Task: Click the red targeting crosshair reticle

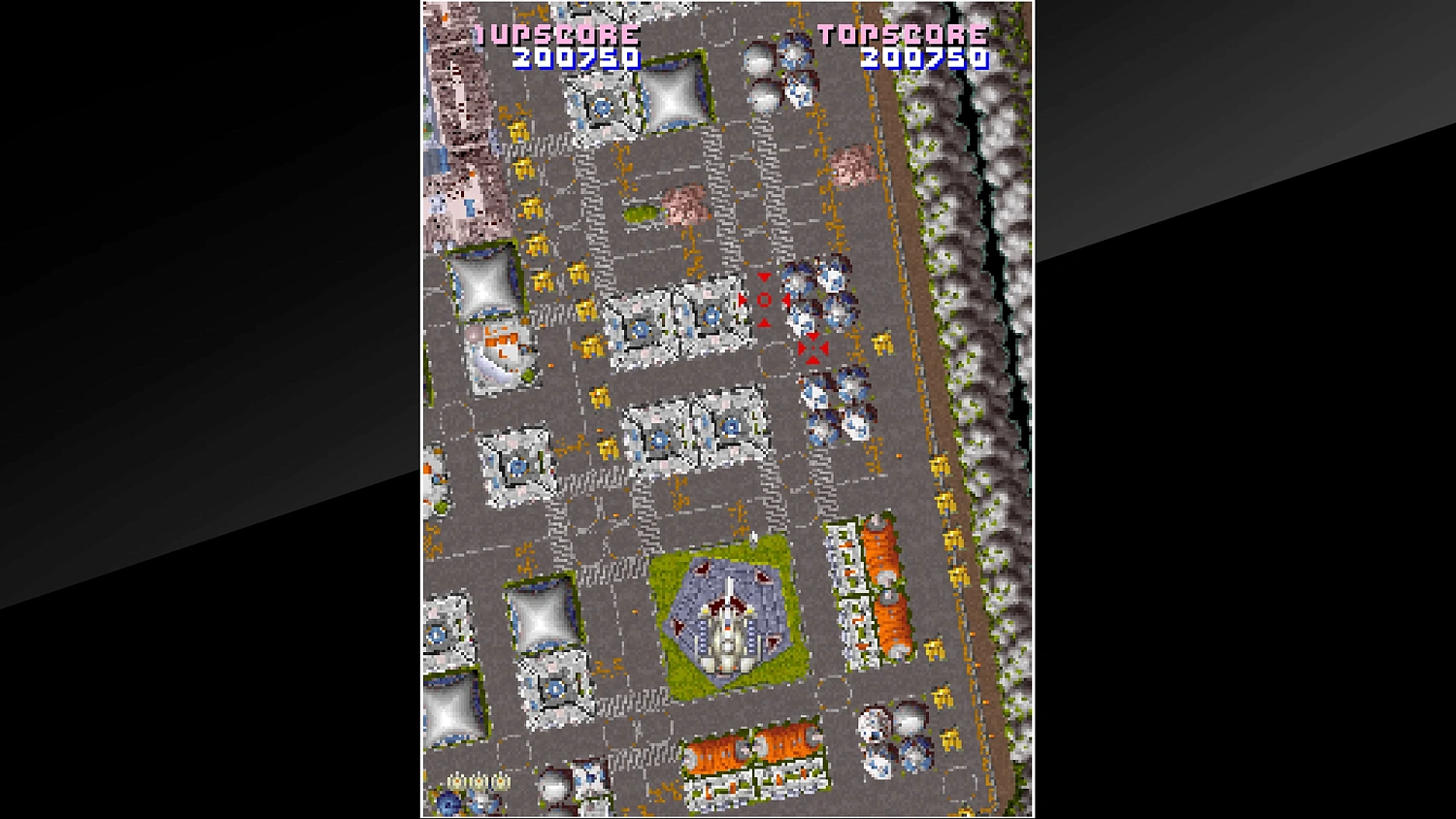Action: (764, 301)
